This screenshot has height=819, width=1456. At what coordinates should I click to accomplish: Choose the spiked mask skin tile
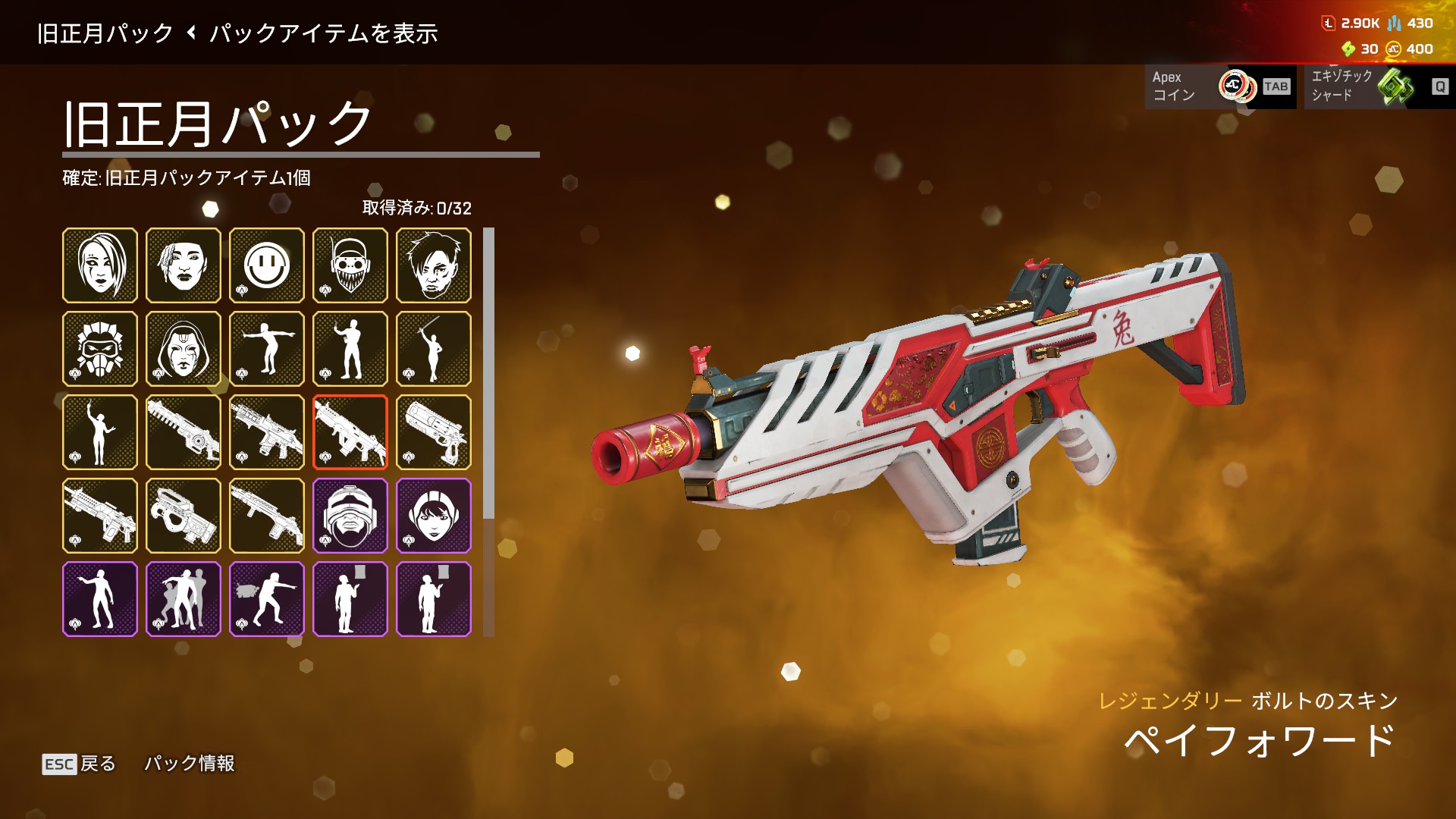(x=100, y=349)
